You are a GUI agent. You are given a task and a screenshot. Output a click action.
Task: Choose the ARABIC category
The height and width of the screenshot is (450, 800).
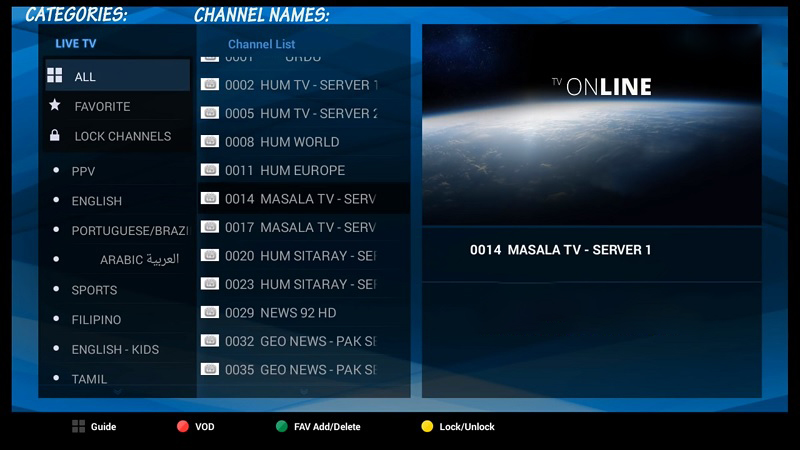(x=120, y=260)
